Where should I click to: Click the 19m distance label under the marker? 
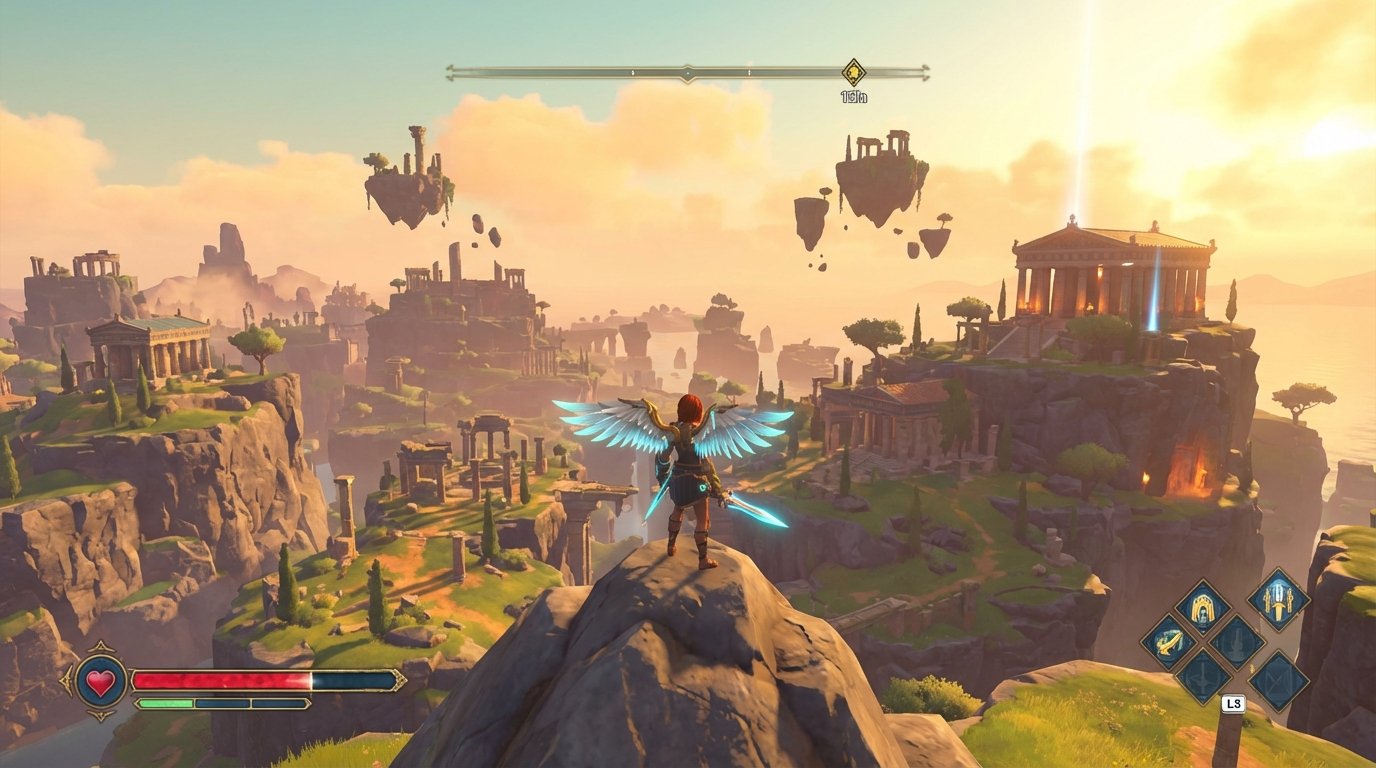tap(854, 95)
